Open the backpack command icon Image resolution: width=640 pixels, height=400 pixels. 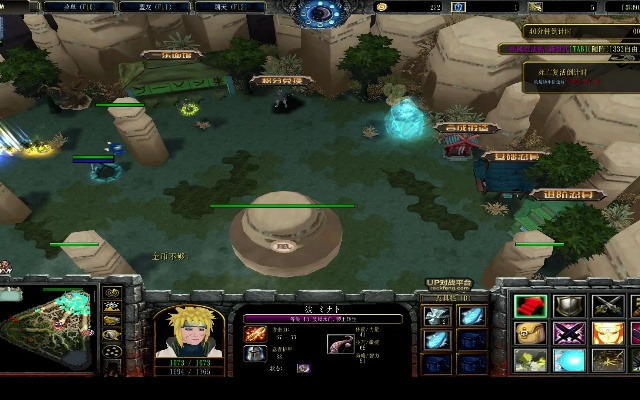(529, 333)
